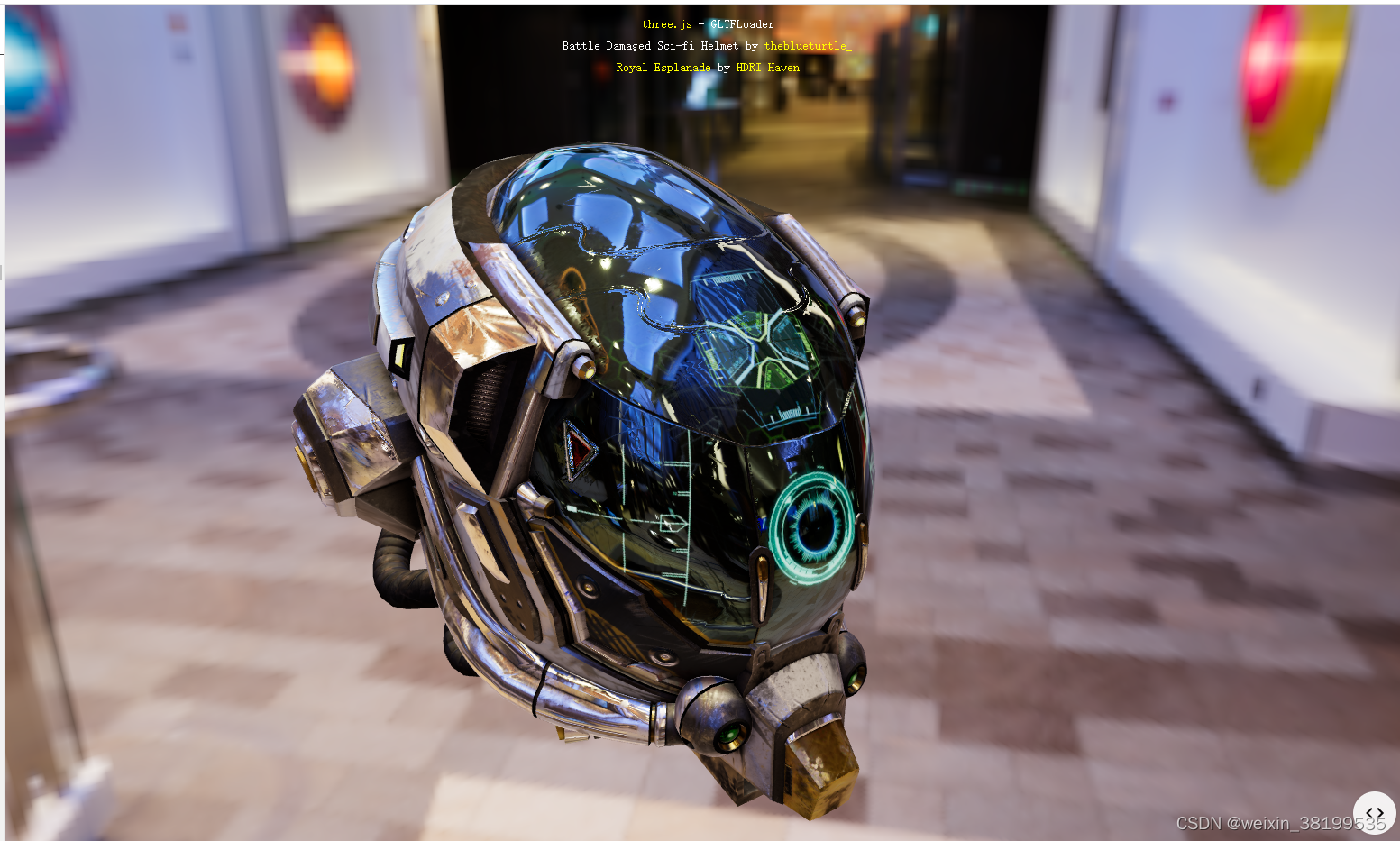The image size is (1400, 841).
Task: Follow the HDRI Haven link
Action: tap(767, 68)
